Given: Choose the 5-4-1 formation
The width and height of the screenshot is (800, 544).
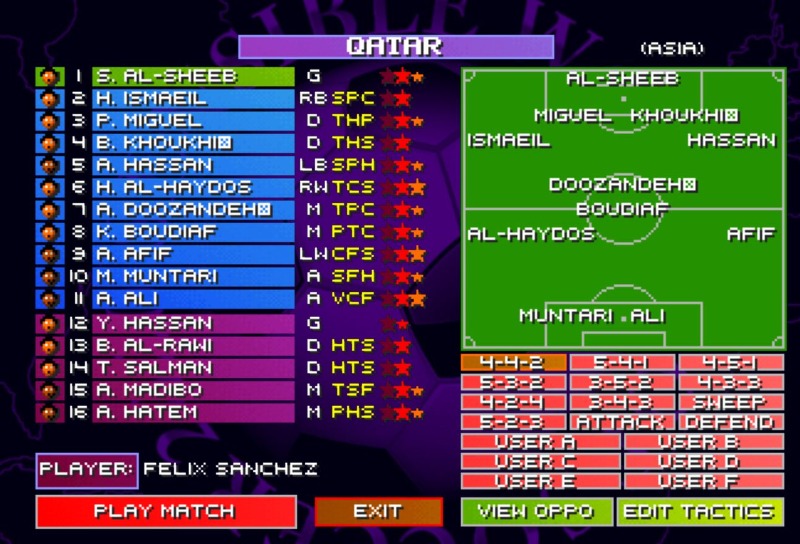Looking at the screenshot, I should click(x=621, y=363).
